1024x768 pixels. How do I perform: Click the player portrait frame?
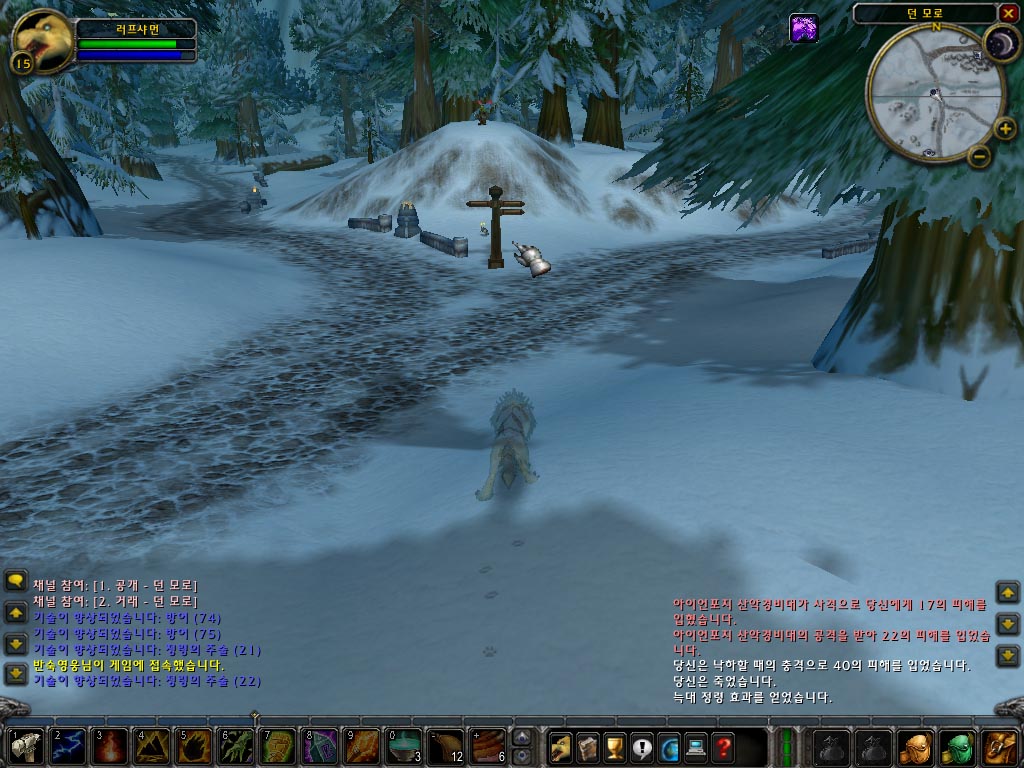tap(42, 40)
